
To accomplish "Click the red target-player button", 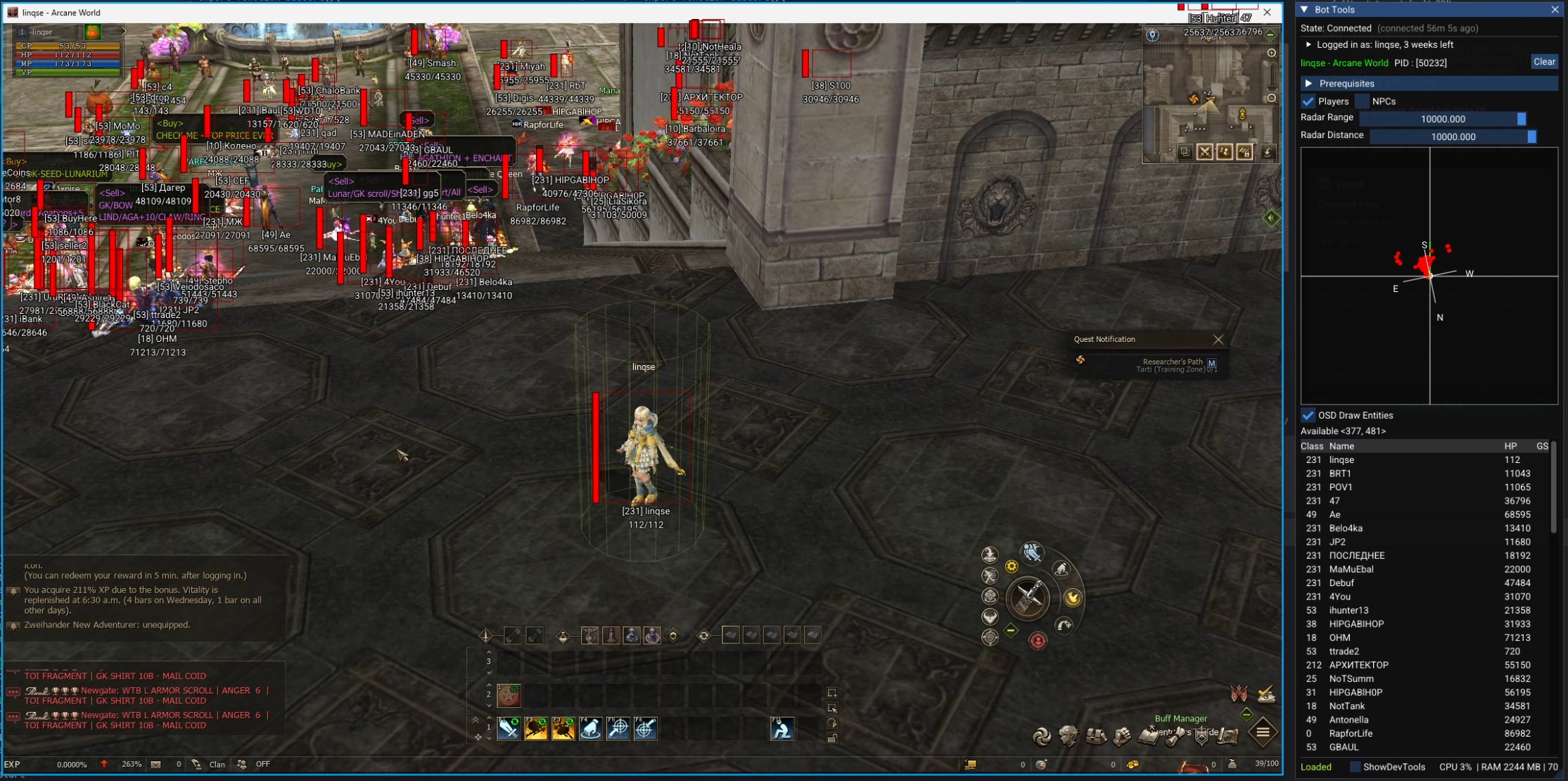I will [x=1038, y=640].
